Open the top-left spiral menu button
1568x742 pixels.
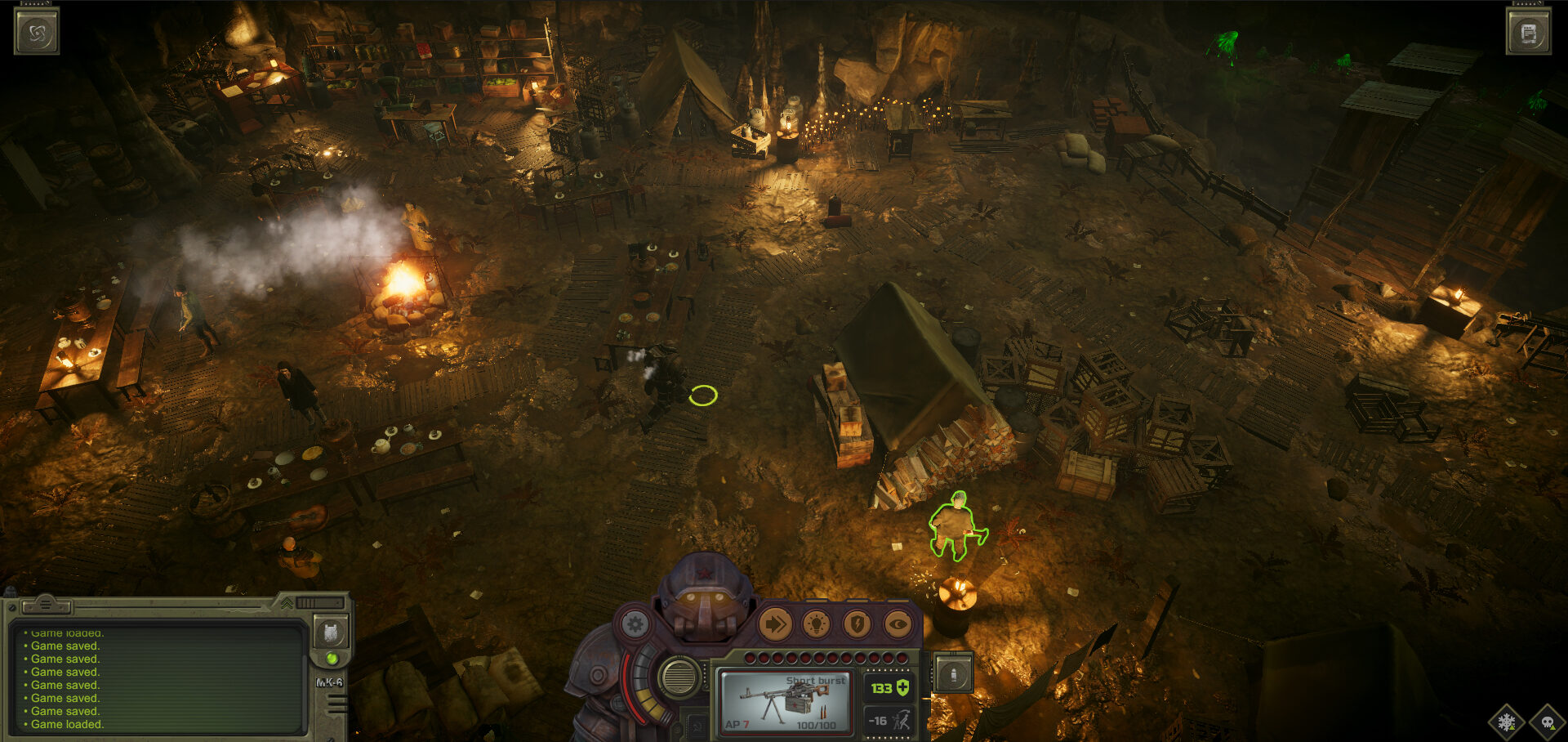tap(37, 33)
